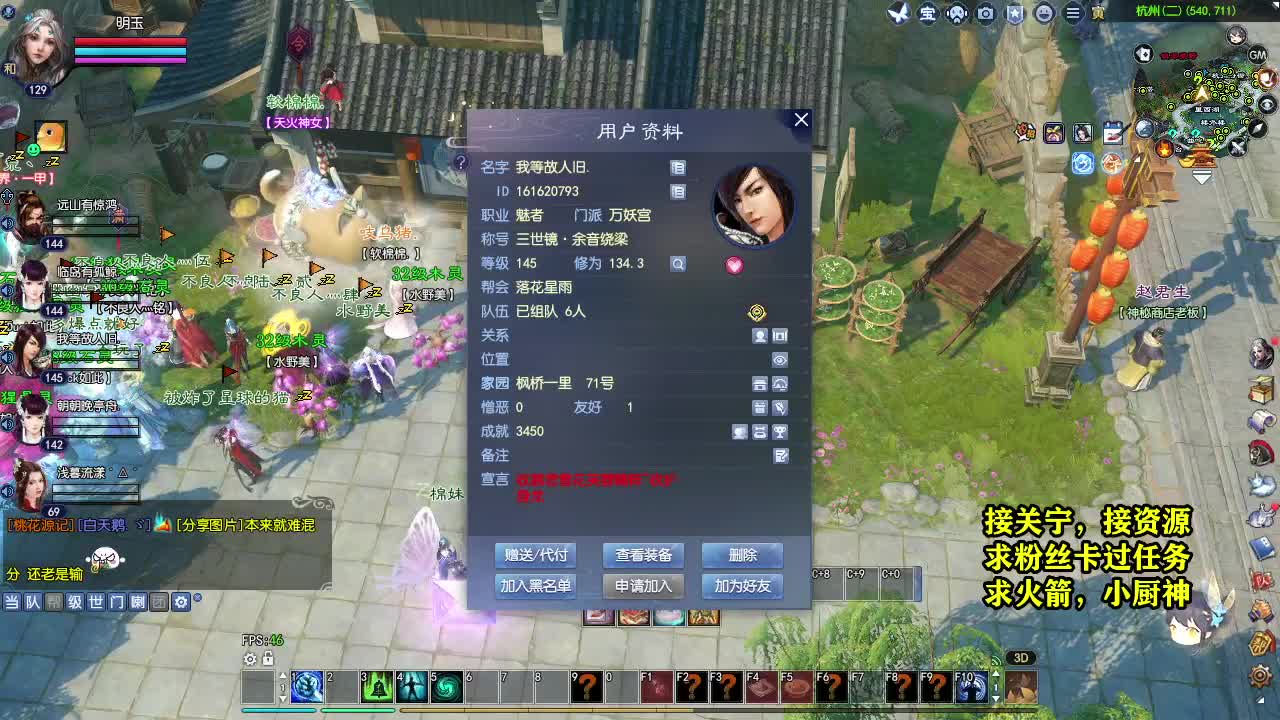Open the smiley emoticon icon on top toolbar

click(1043, 14)
